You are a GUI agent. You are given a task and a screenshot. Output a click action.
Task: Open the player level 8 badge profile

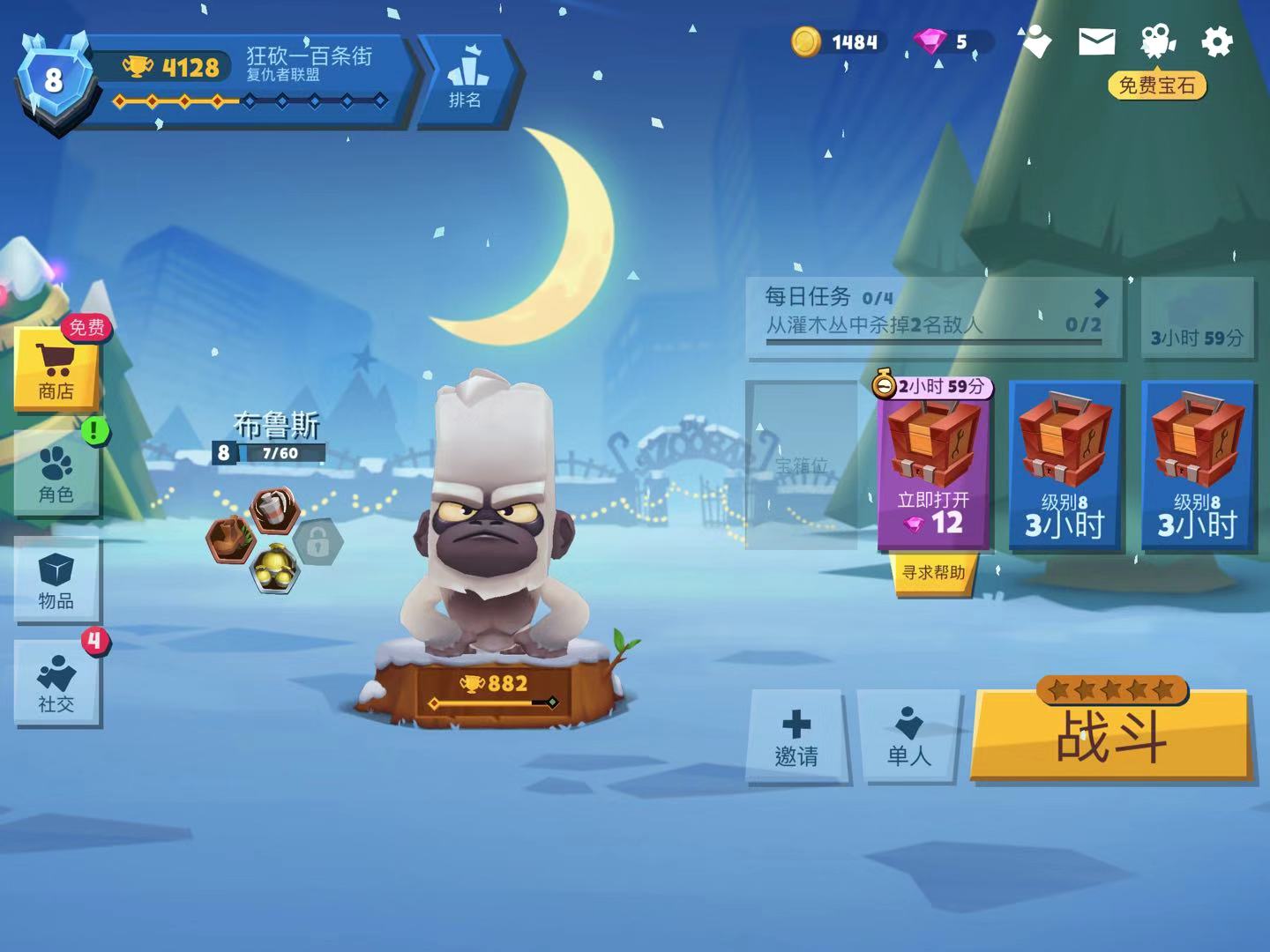tap(54, 81)
